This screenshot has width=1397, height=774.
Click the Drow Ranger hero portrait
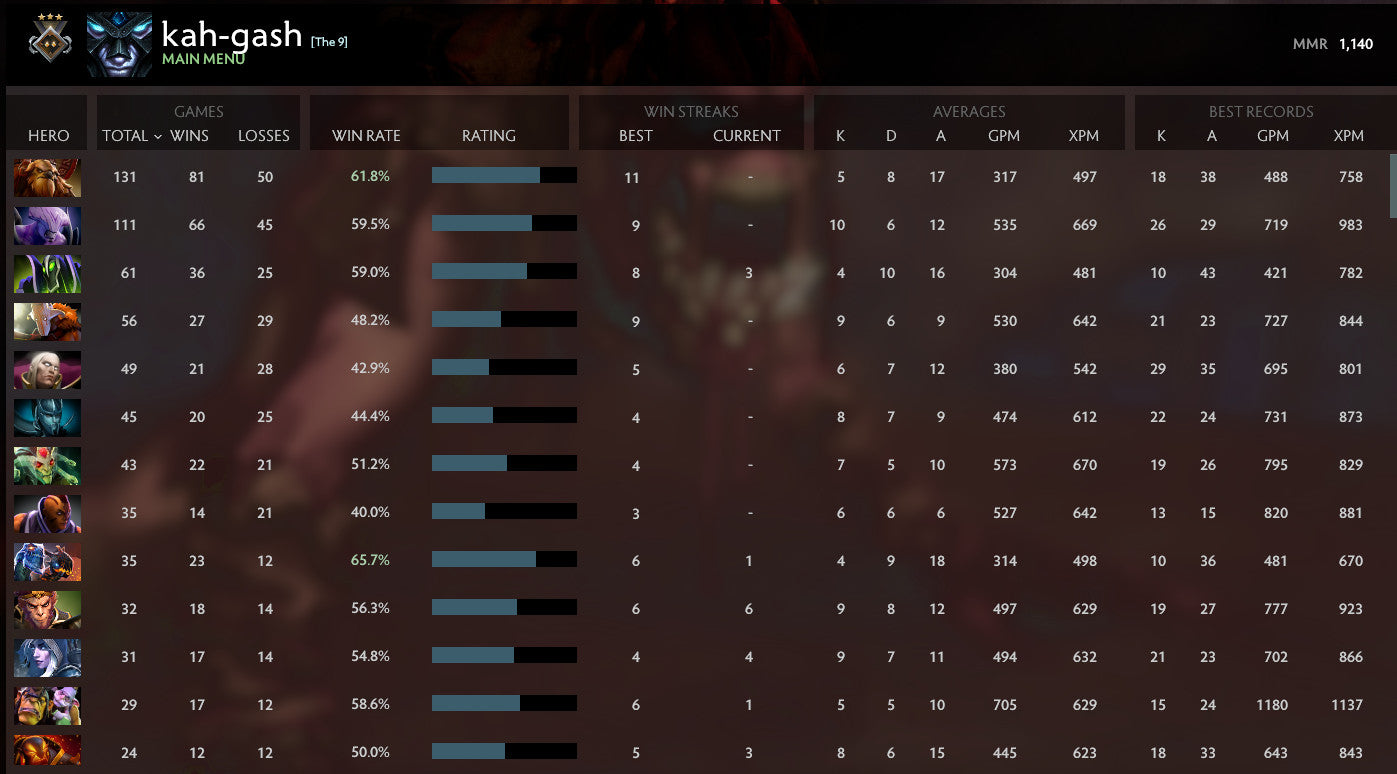click(x=46, y=657)
